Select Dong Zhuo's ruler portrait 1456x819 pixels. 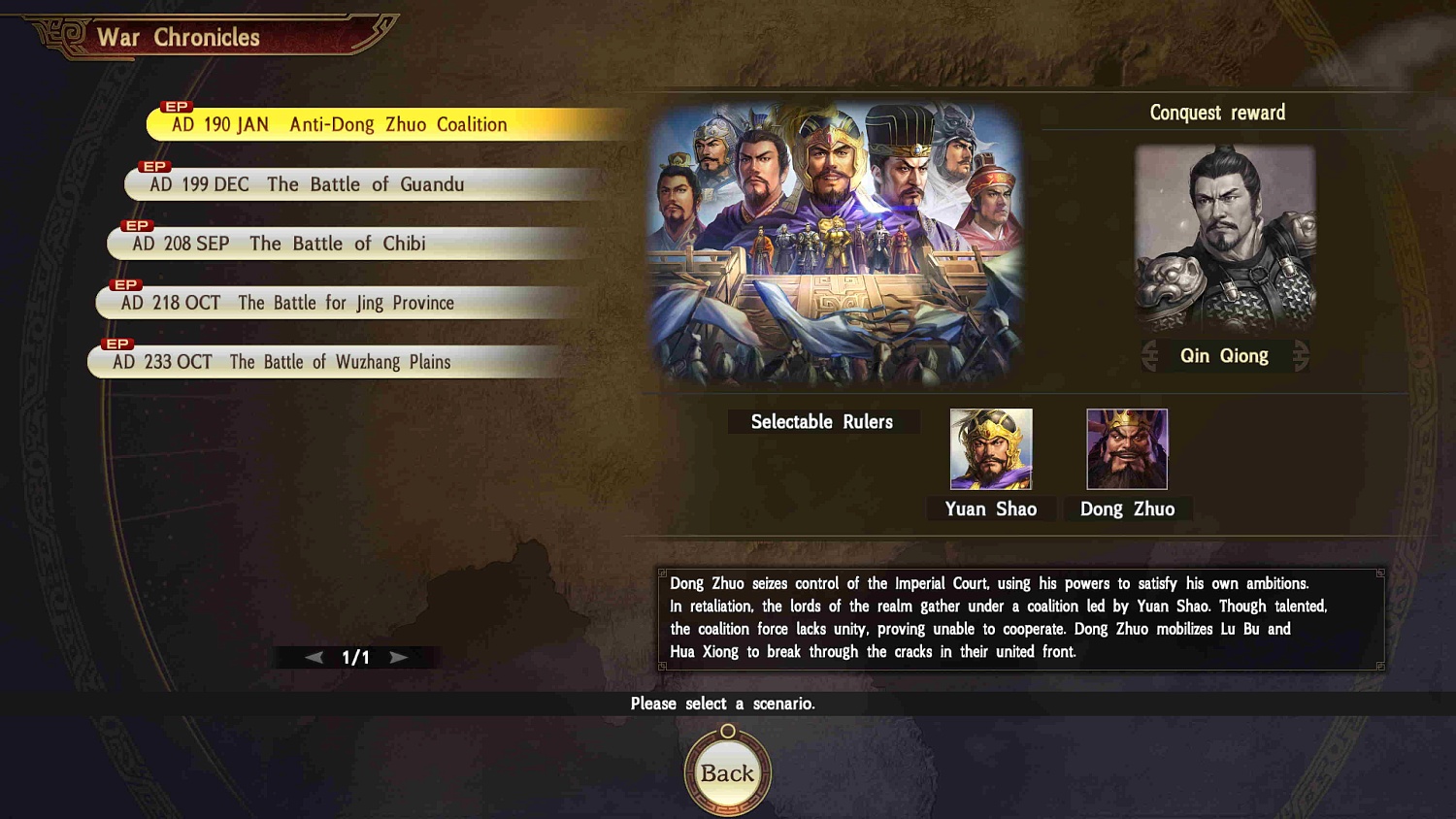1127,449
